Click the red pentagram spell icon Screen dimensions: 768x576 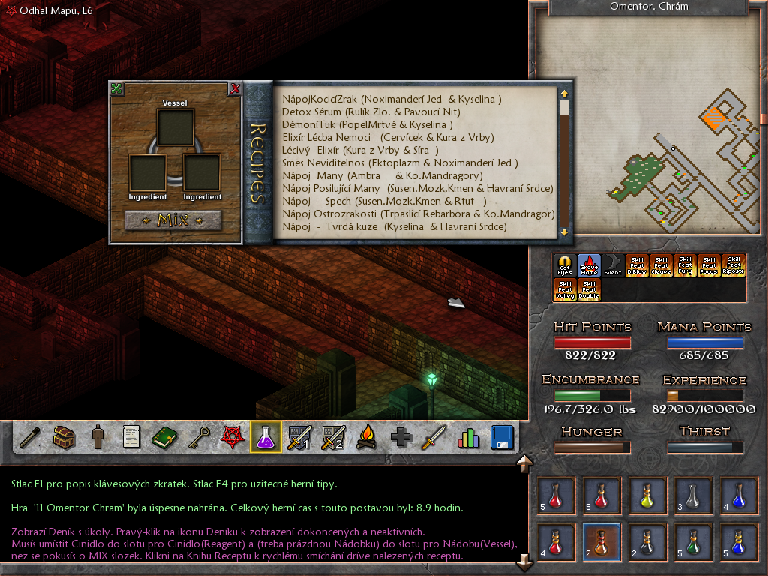232,437
